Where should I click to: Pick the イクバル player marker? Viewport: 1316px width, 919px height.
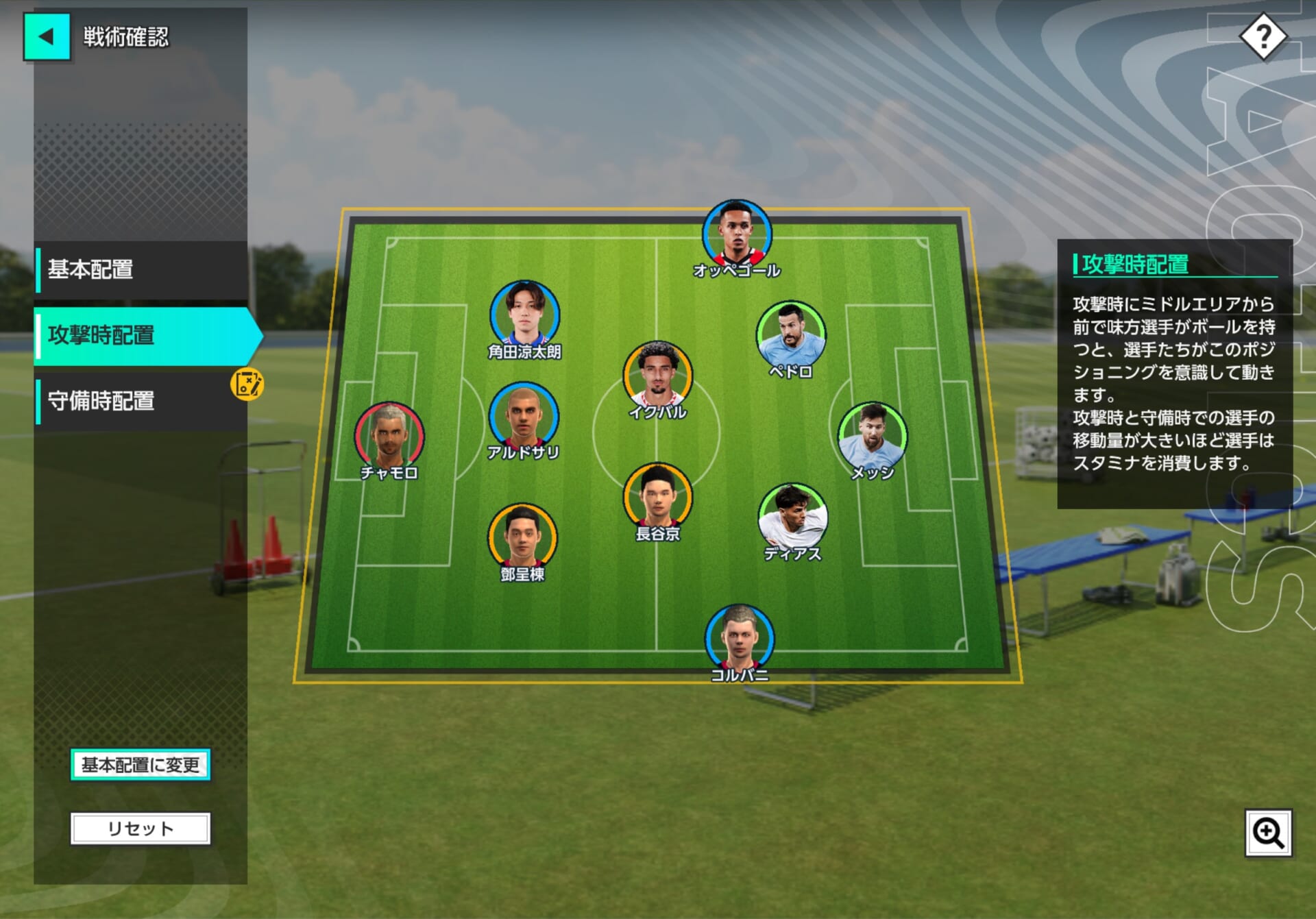(657, 376)
